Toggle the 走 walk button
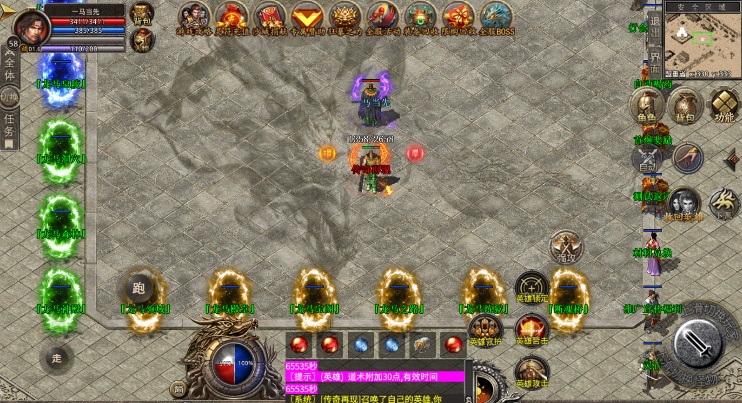The height and width of the screenshot is (403, 742). click(57, 356)
